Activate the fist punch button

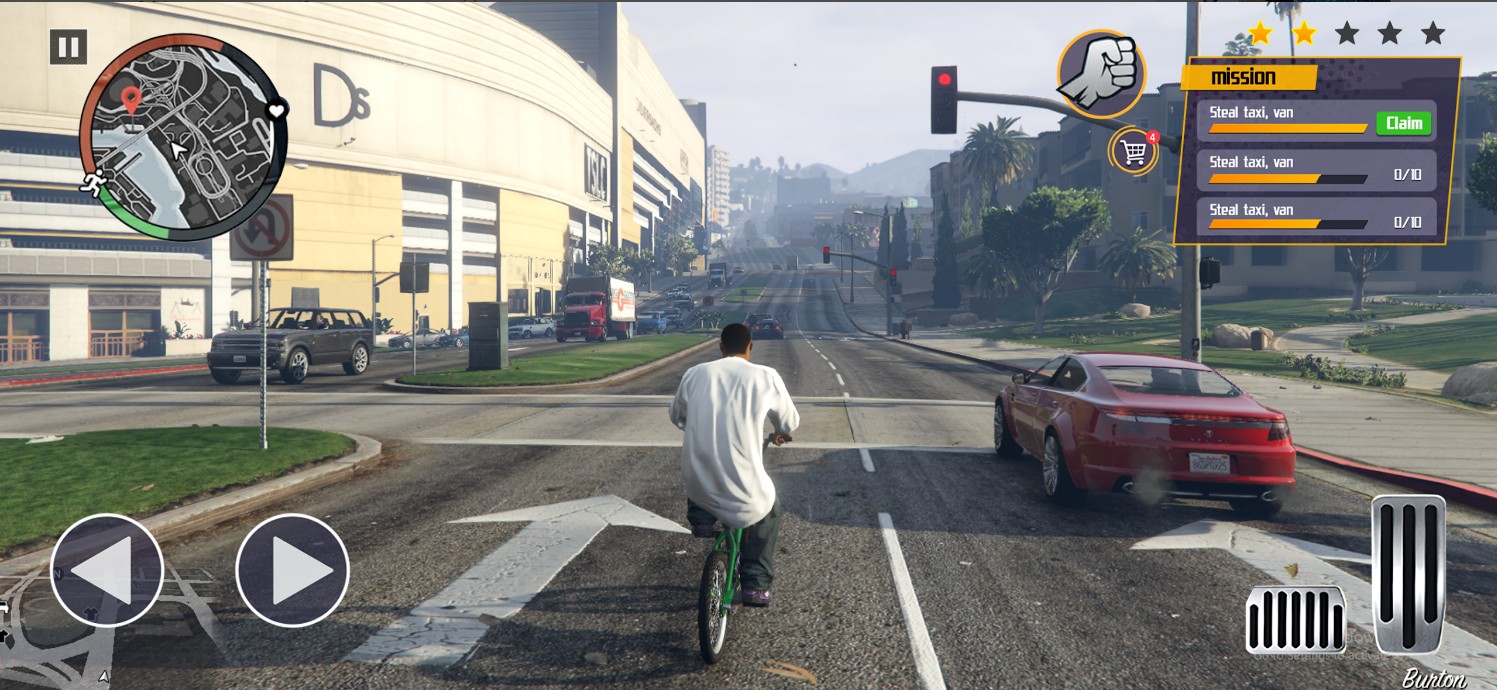pyautogui.click(x=1101, y=75)
